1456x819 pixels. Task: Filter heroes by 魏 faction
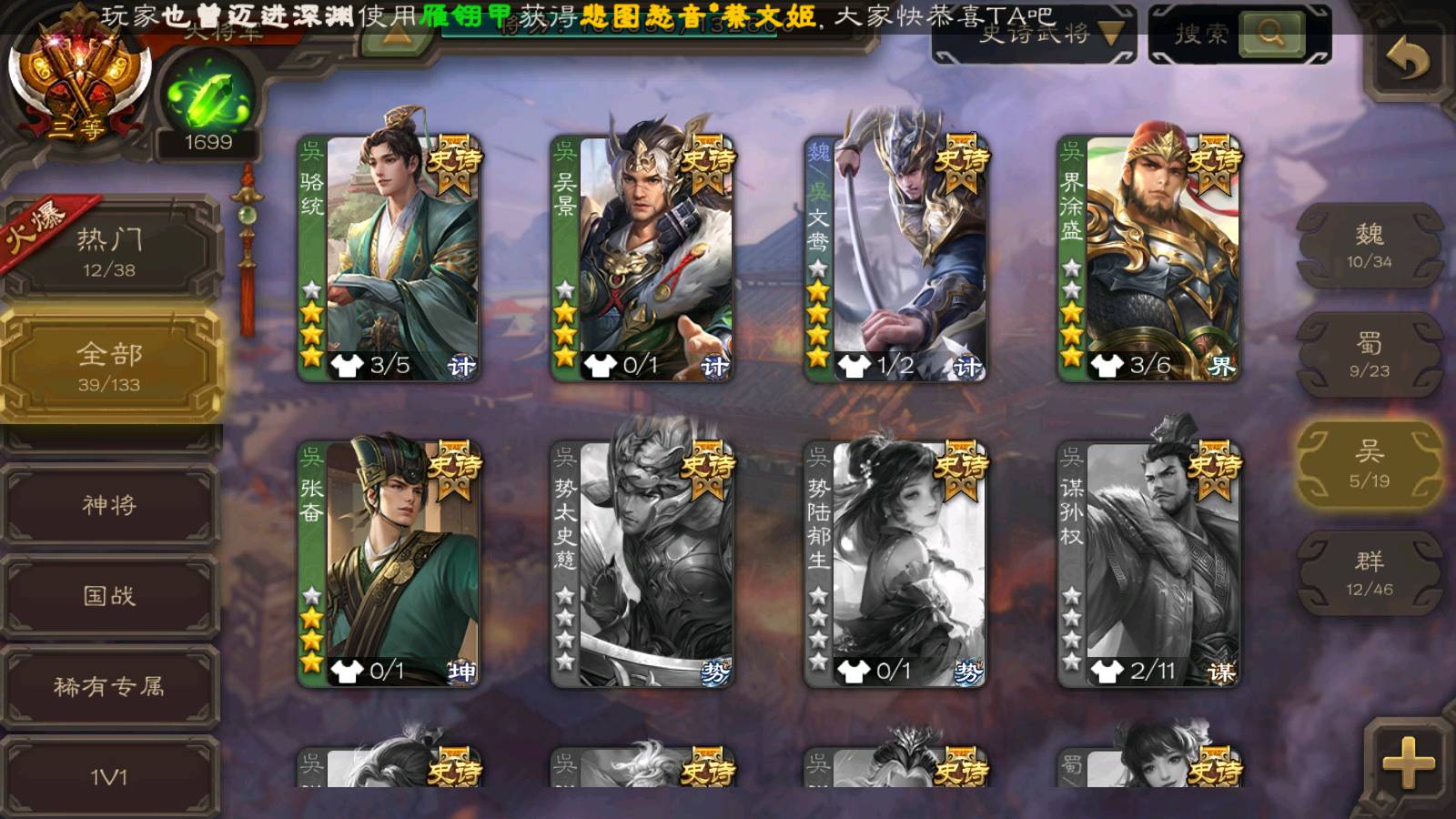(1369, 246)
